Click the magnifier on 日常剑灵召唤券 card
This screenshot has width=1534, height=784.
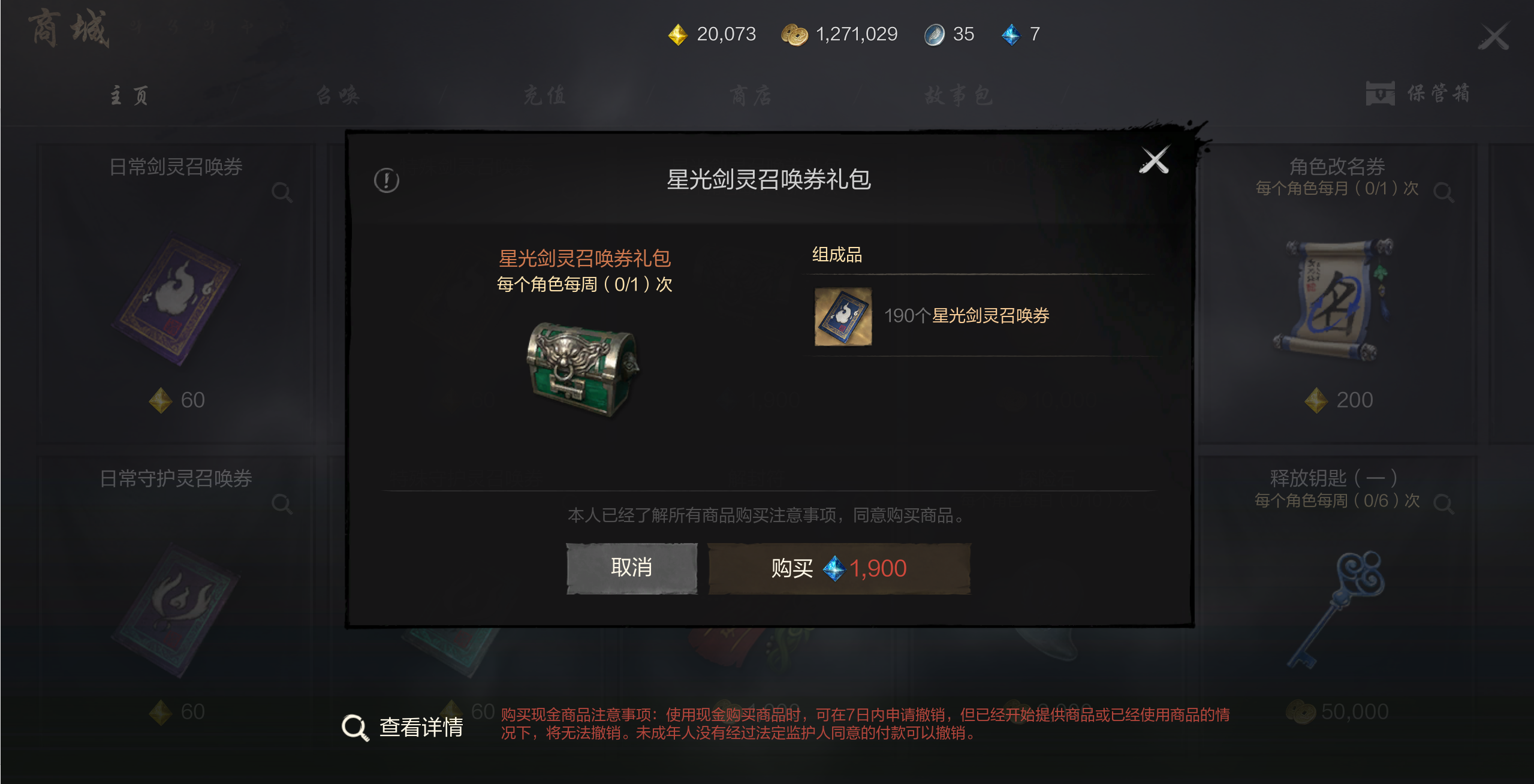pyautogui.click(x=282, y=192)
